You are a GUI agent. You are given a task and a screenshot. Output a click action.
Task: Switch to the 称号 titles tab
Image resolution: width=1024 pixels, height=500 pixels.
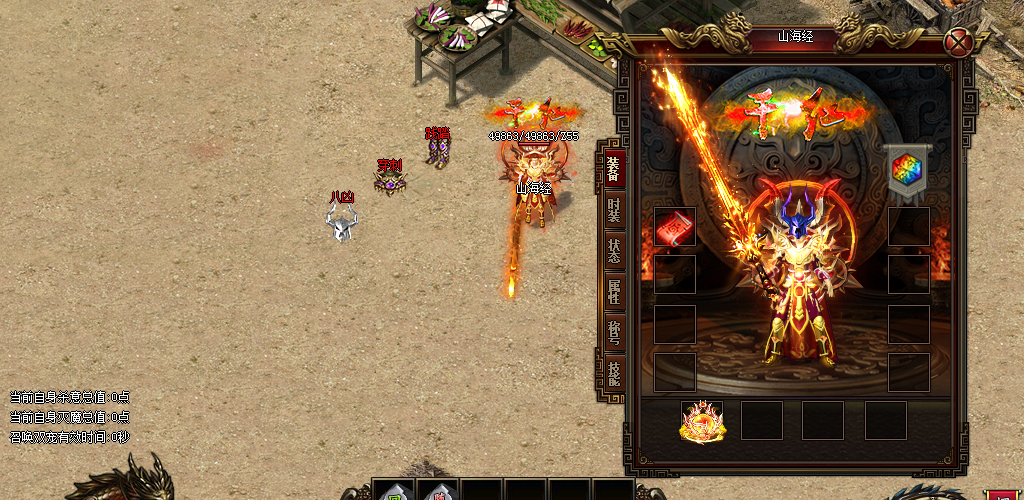[614, 332]
